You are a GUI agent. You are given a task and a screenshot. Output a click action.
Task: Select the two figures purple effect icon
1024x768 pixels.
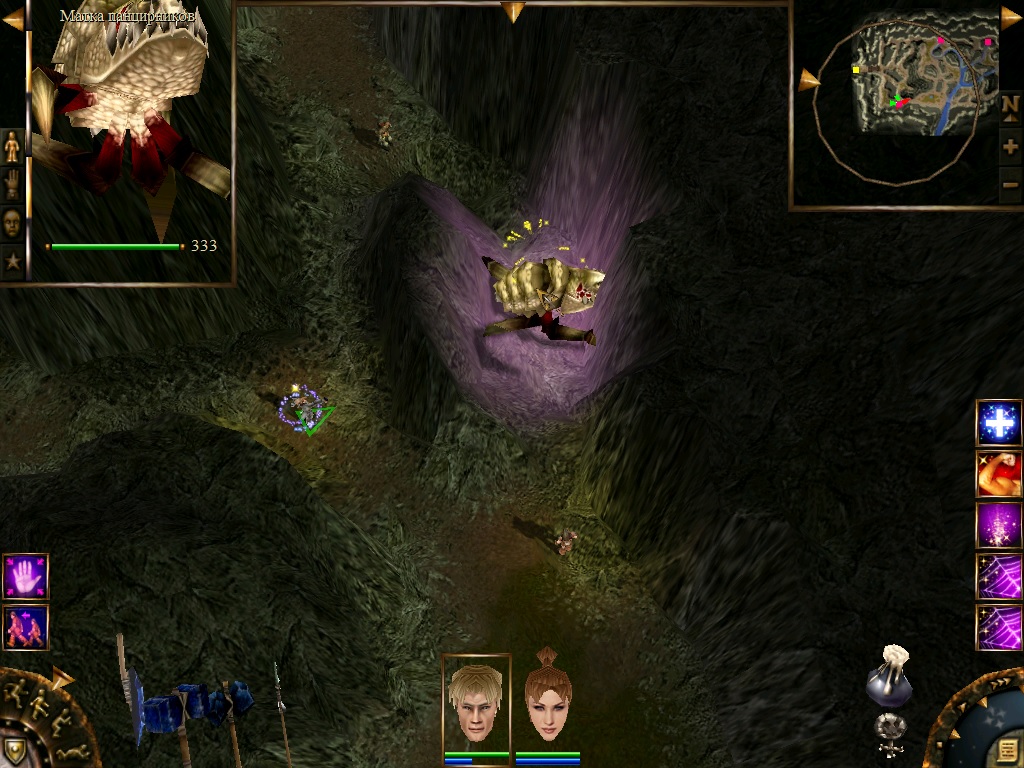click(x=25, y=627)
